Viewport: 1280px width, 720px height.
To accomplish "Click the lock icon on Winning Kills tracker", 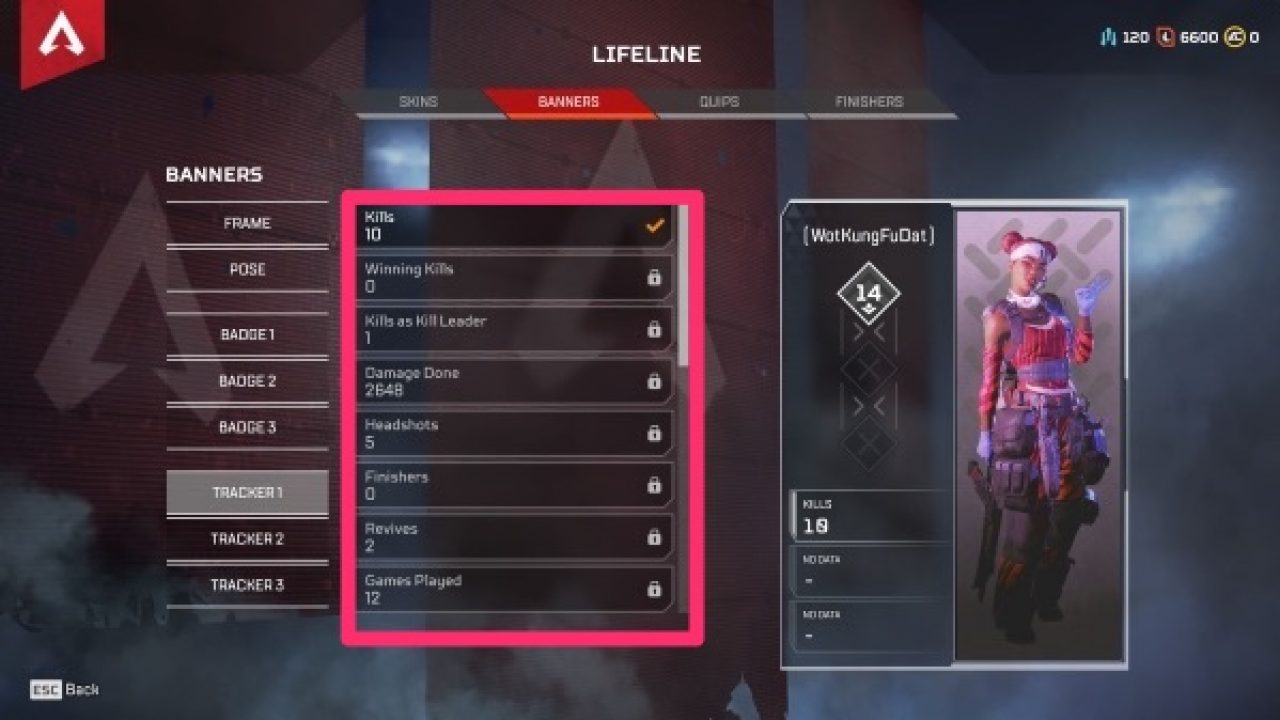I will 656,276.
